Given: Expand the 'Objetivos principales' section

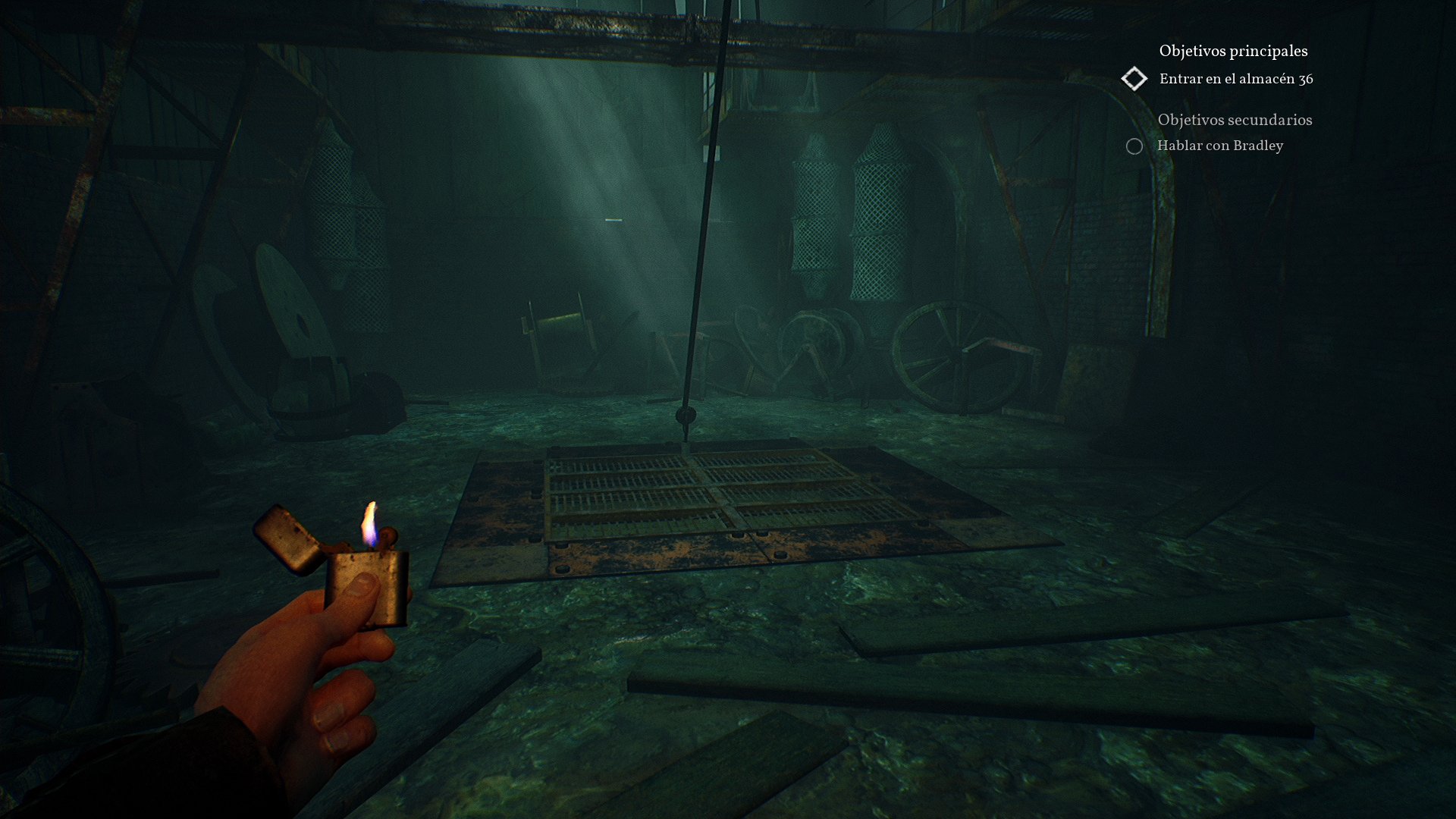Looking at the screenshot, I should [1232, 51].
